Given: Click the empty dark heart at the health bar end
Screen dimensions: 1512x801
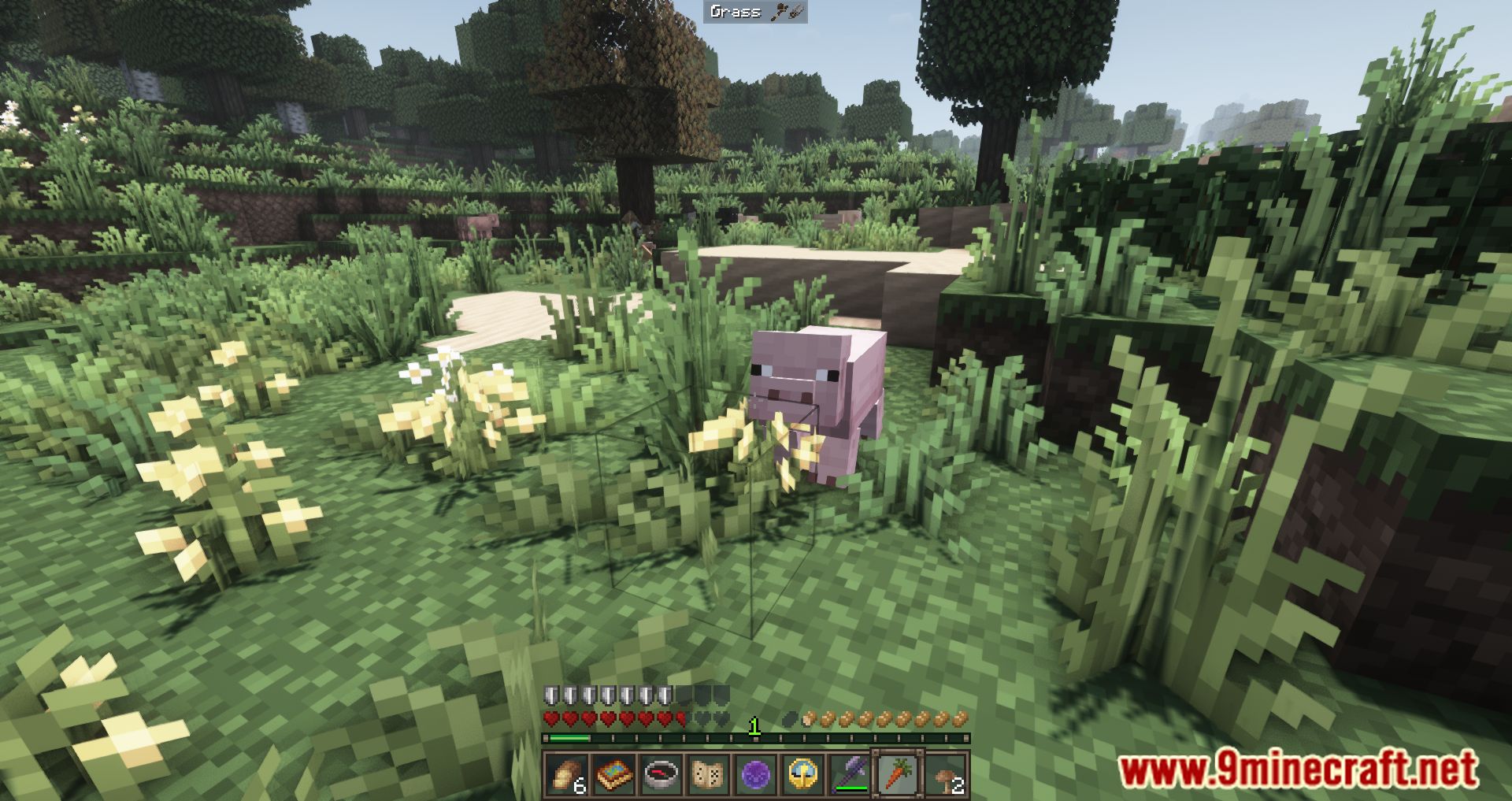Looking at the screenshot, I should (722, 719).
